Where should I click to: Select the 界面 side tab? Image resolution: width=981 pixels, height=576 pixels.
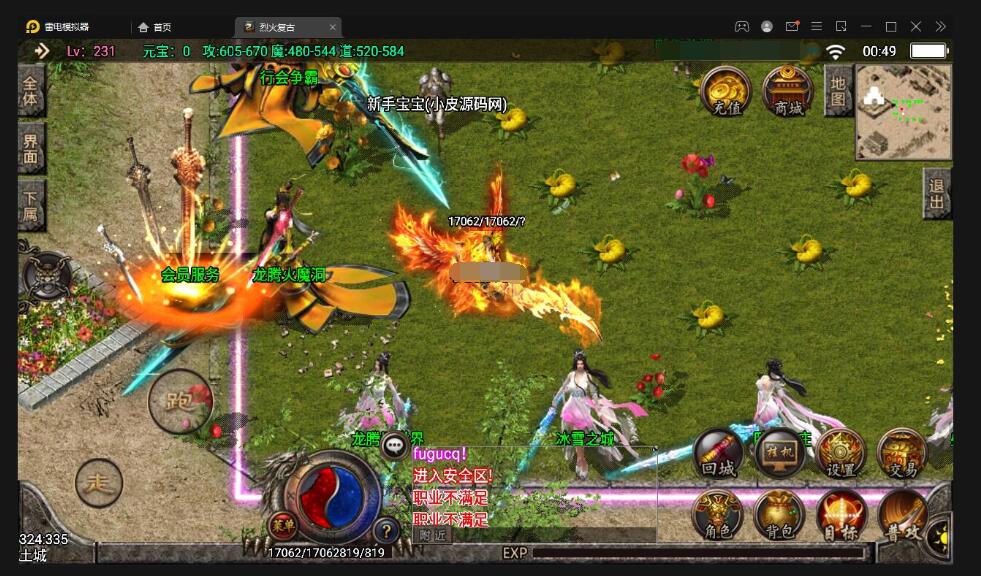(x=31, y=149)
